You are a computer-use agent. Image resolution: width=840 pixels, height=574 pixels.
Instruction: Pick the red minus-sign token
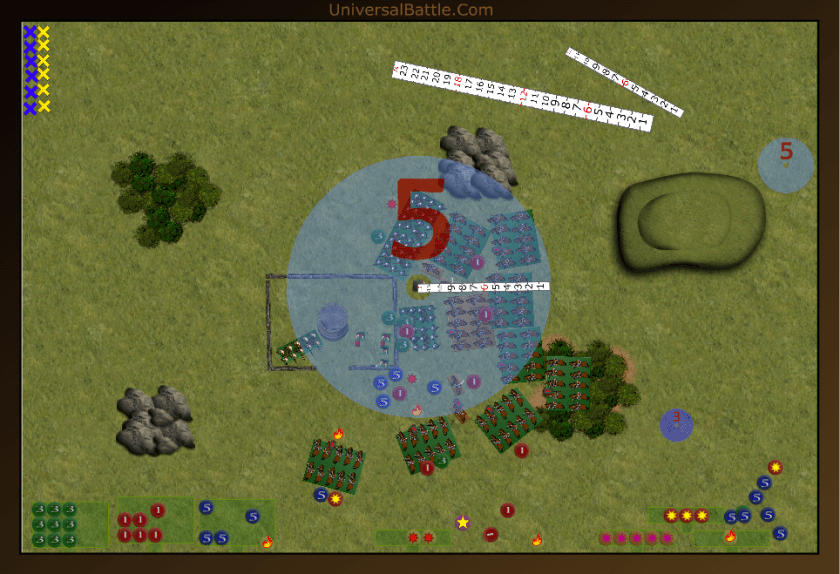[x=490, y=534]
